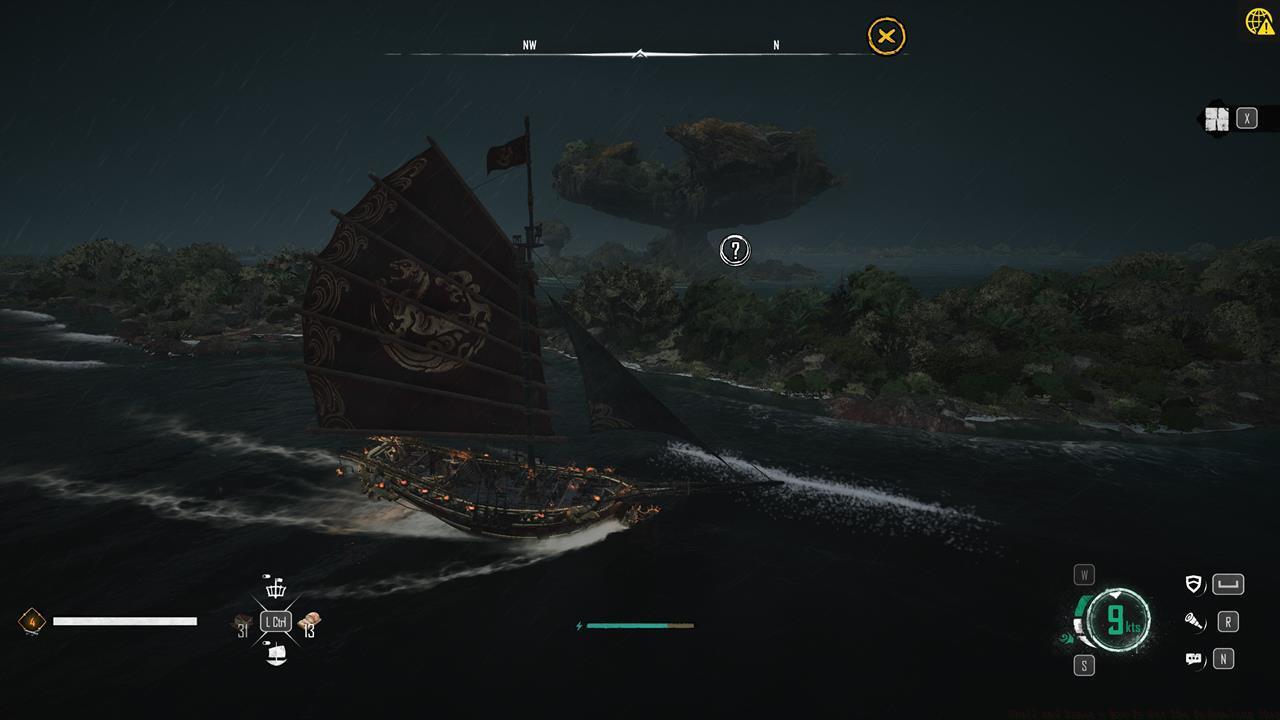Open the map icon next to the X keybind
The image size is (1280, 720).
[1218, 119]
